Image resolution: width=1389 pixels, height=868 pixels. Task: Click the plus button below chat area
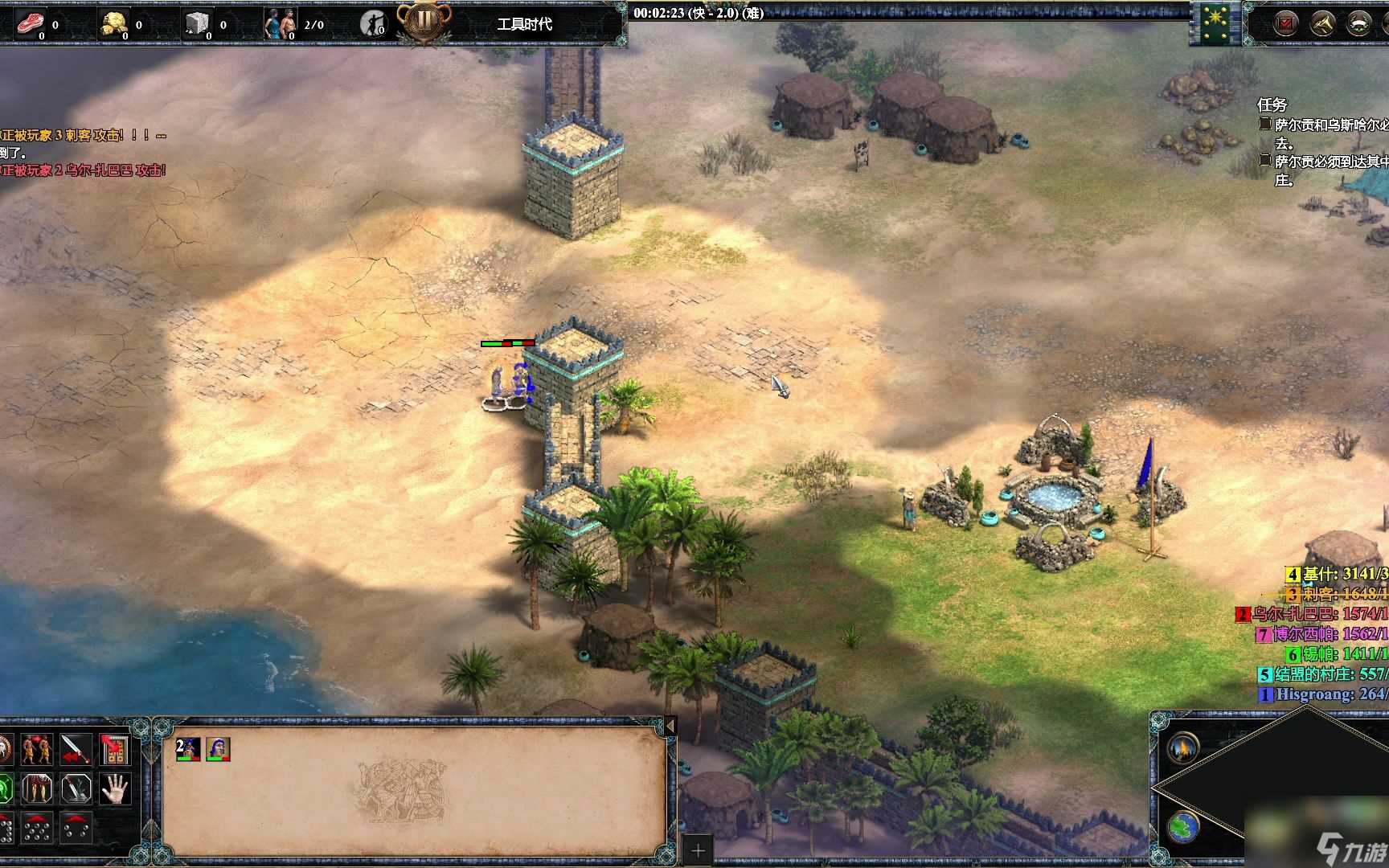click(696, 849)
